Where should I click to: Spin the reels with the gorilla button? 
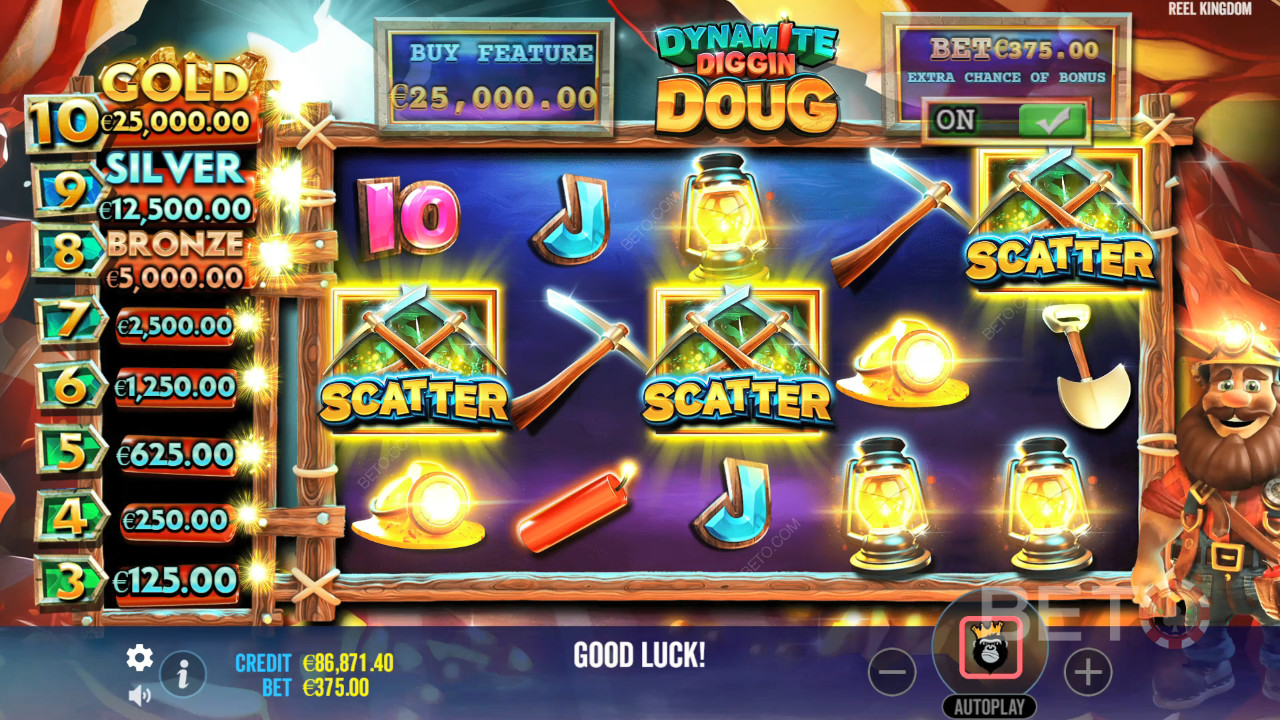[x=990, y=648]
